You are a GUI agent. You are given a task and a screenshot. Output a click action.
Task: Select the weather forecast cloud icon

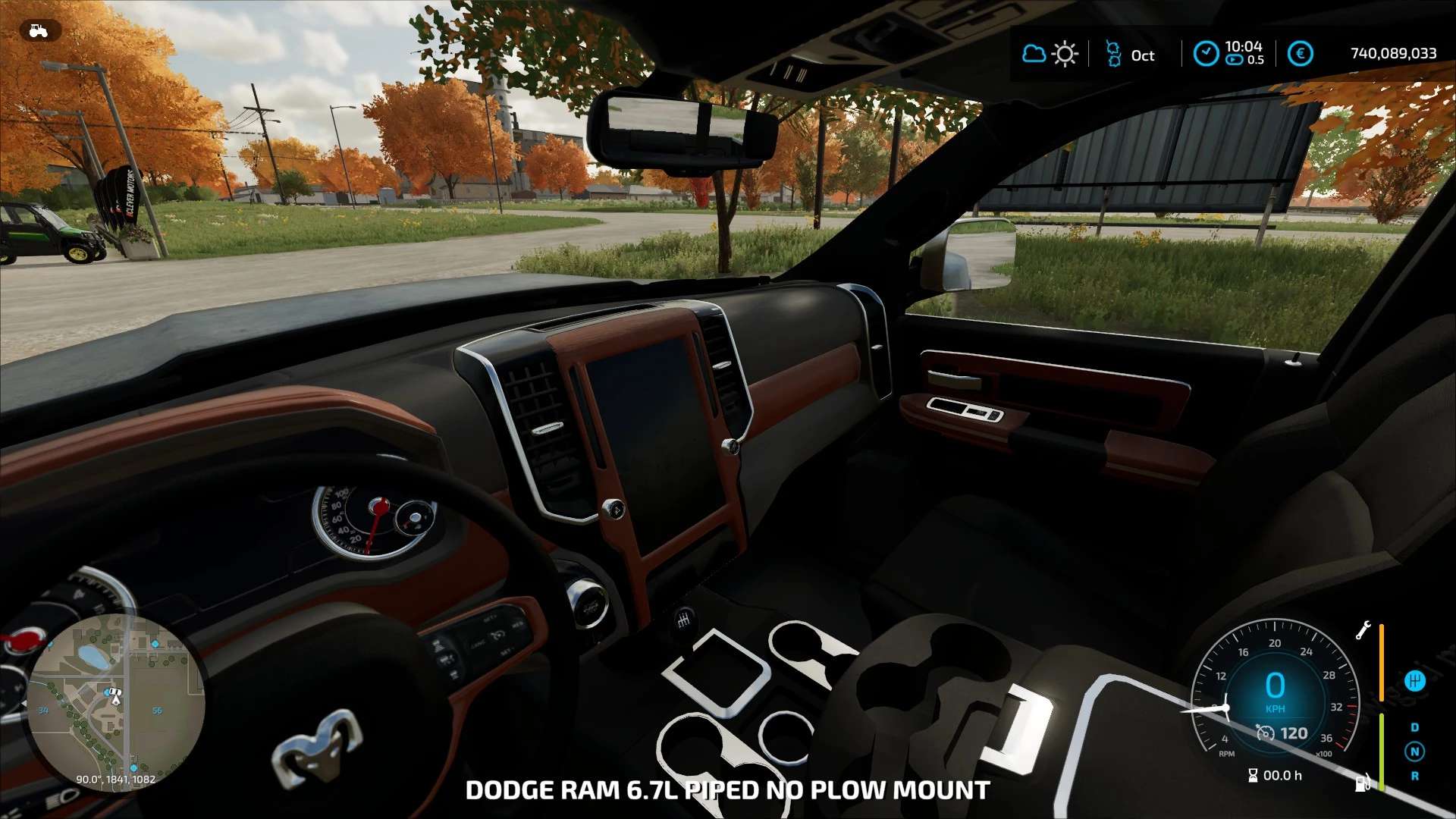(x=1034, y=54)
